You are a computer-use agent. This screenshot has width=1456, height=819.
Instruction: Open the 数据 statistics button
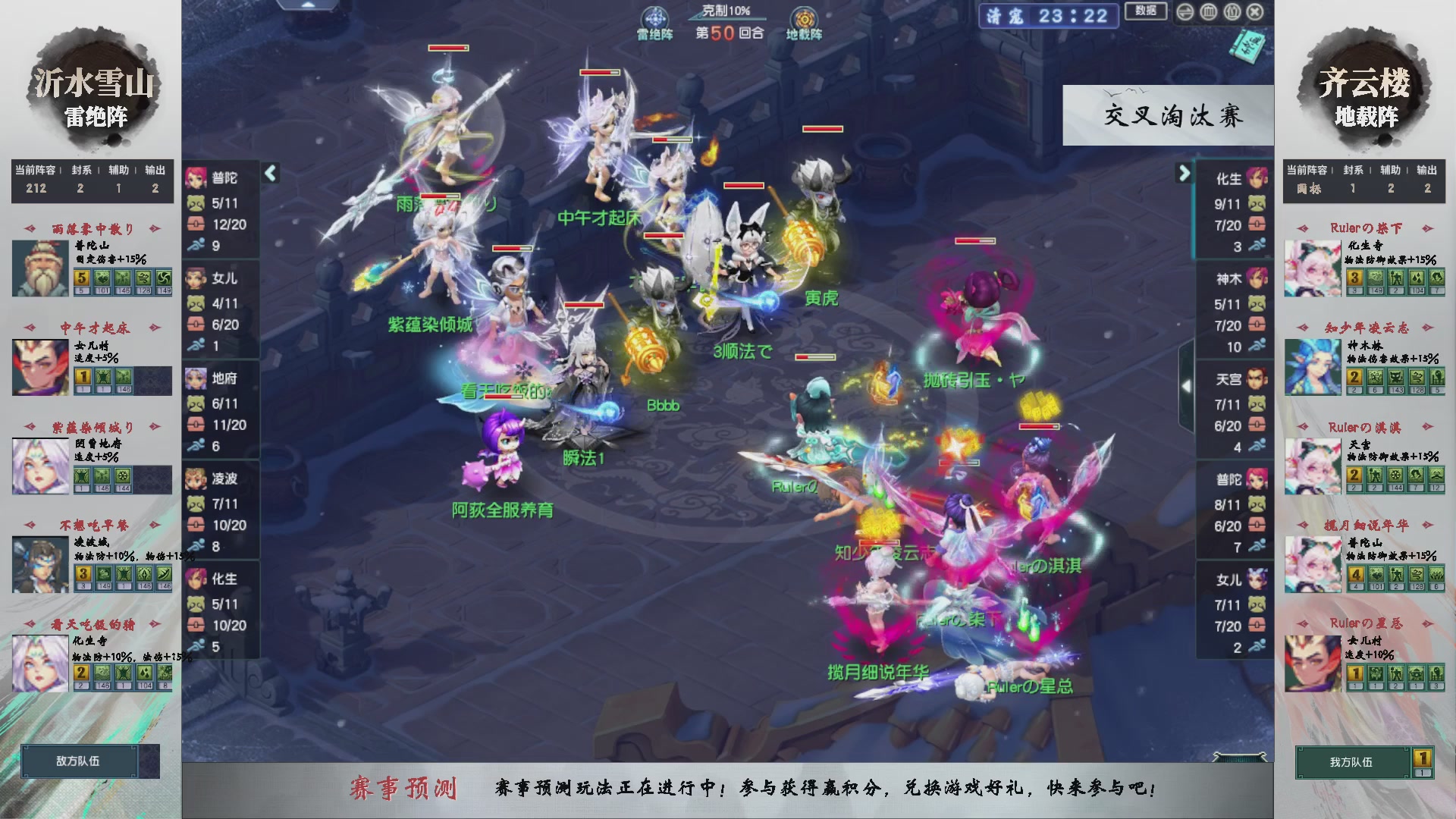1146,12
